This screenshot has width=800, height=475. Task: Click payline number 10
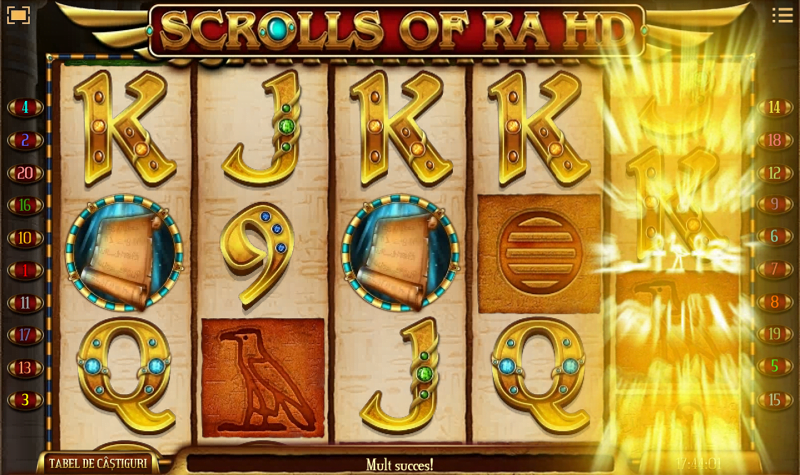click(x=24, y=238)
